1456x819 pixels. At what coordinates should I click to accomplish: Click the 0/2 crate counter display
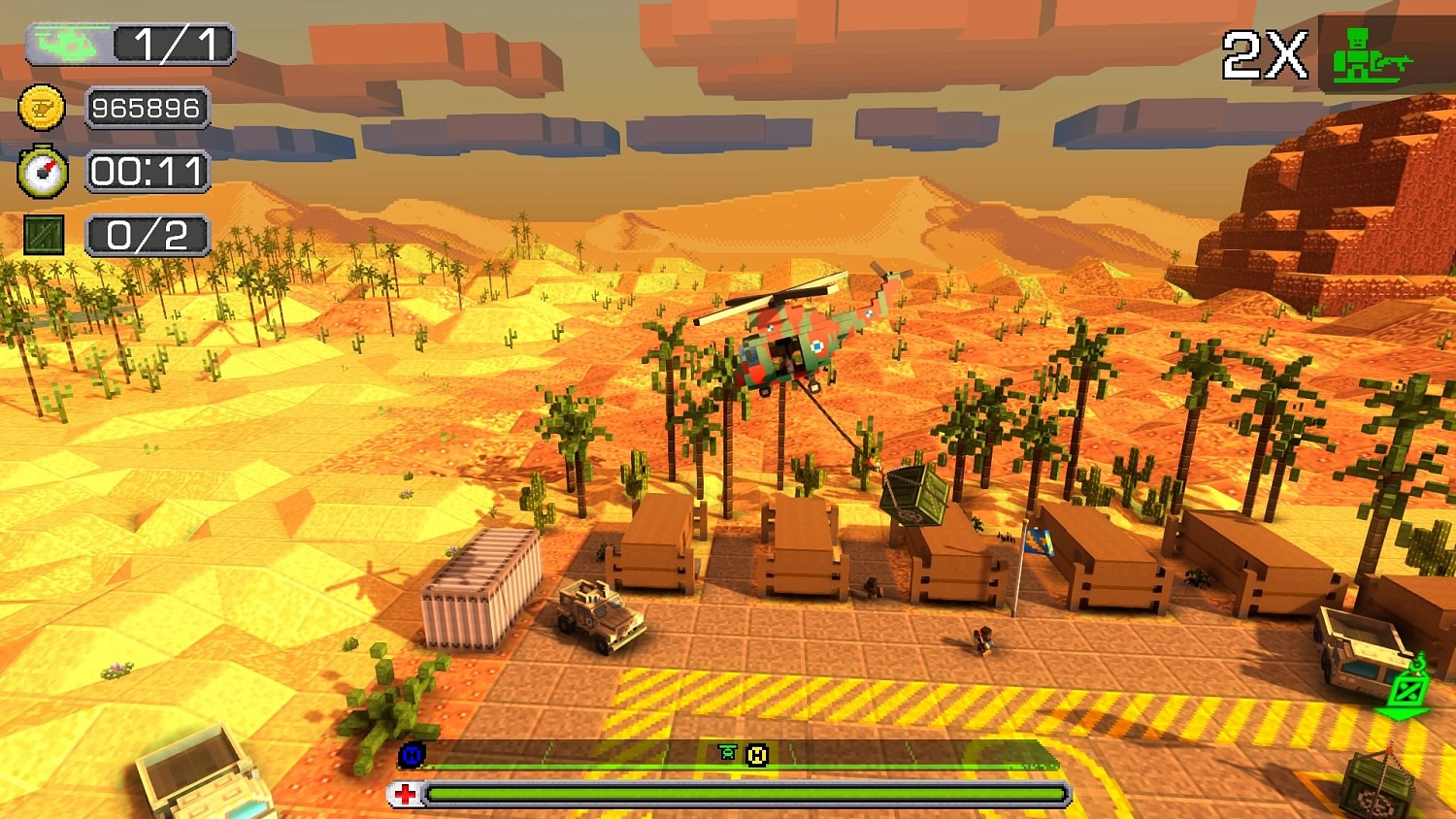tap(147, 234)
